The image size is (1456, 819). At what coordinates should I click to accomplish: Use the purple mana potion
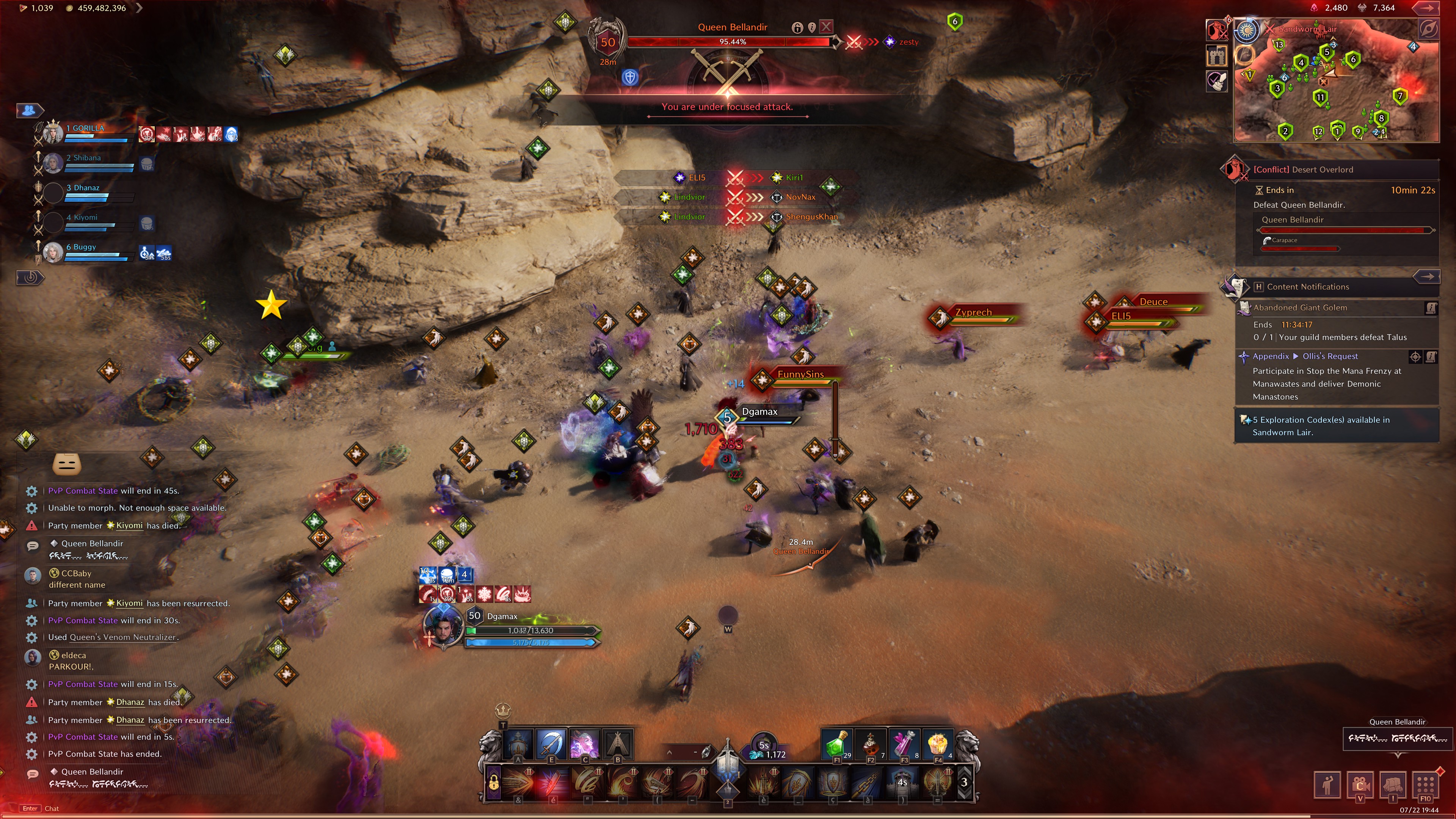[x=904, y=744]
